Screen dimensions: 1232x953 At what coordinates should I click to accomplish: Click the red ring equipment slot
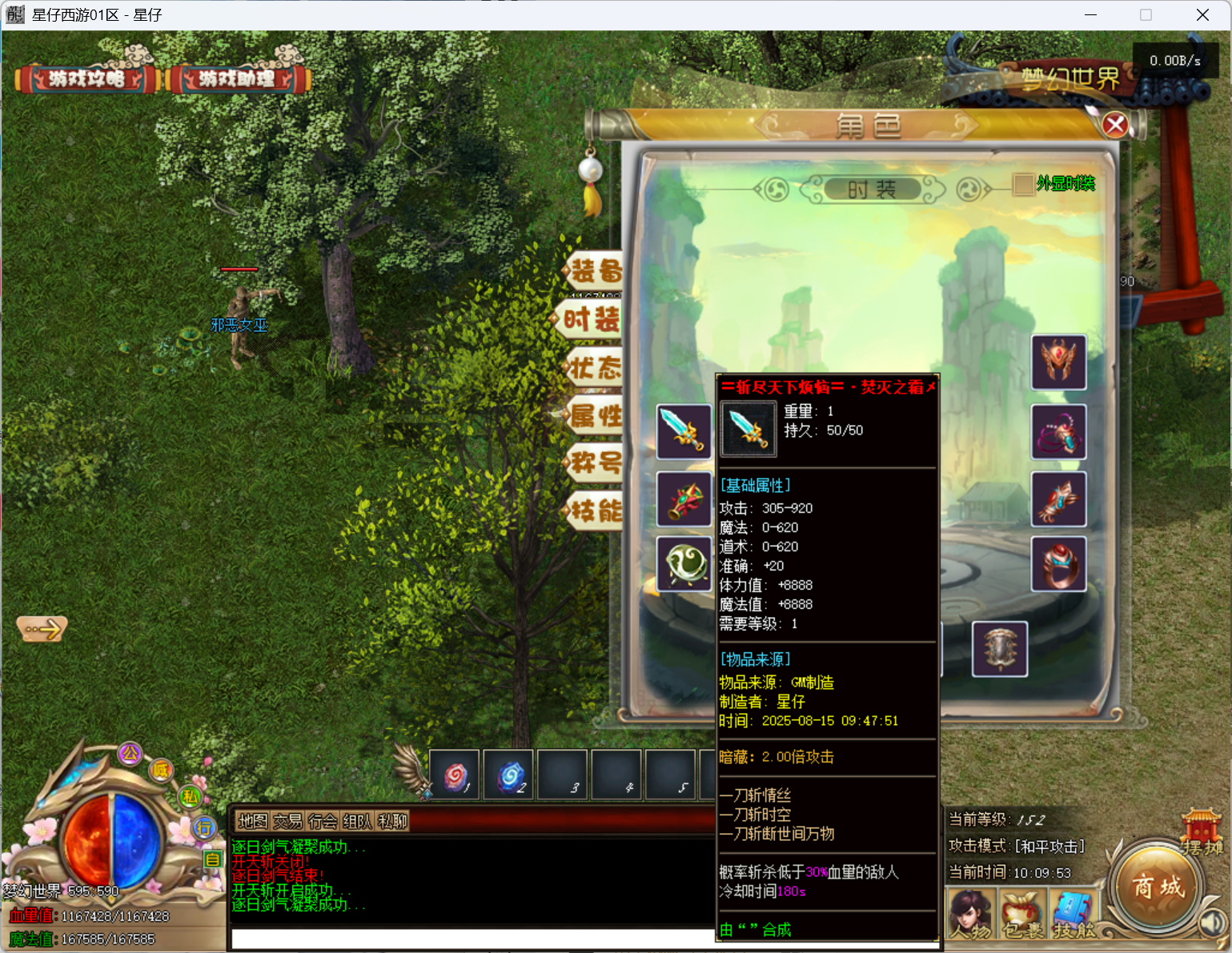pyautogui.click(x=1058, y=564)
